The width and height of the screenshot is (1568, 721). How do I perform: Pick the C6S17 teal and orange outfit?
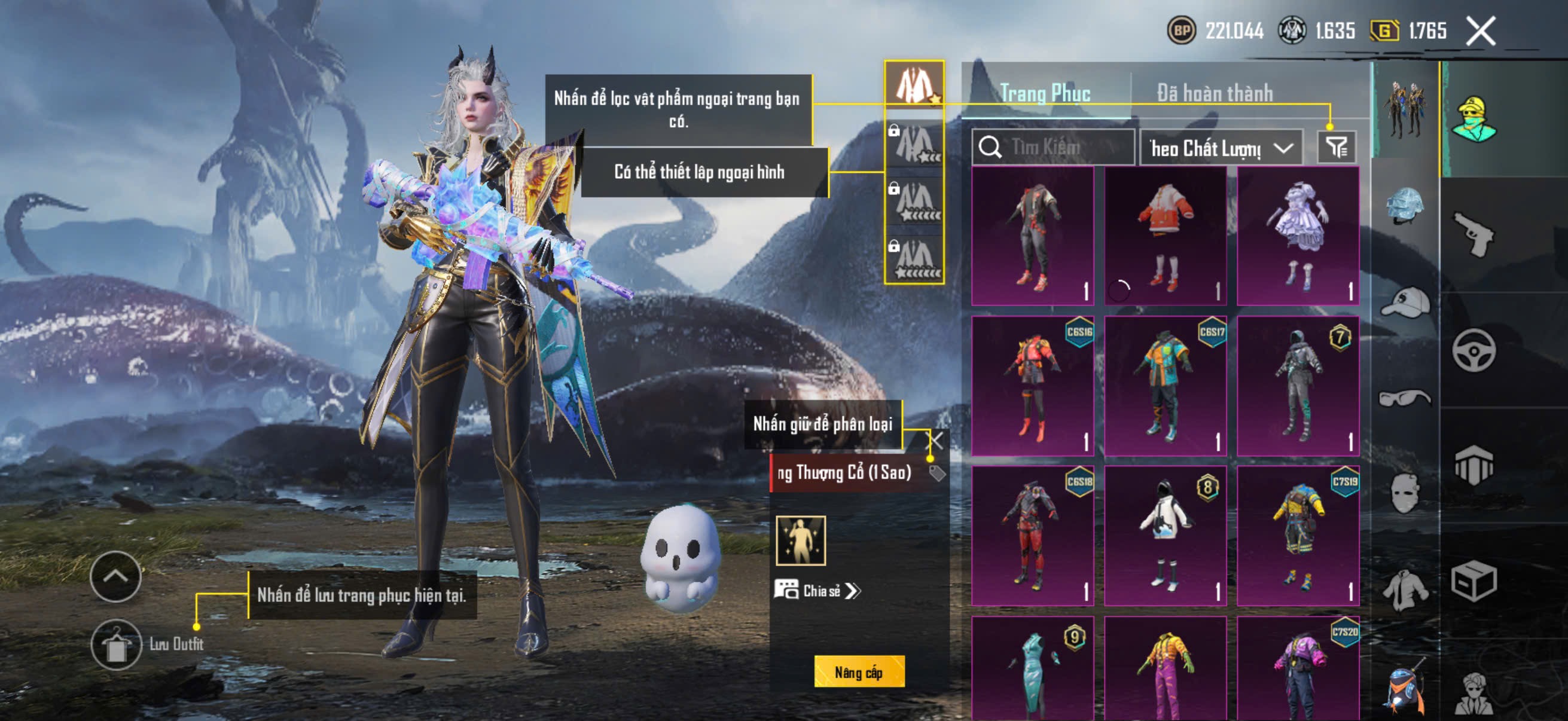point(1165,386)
